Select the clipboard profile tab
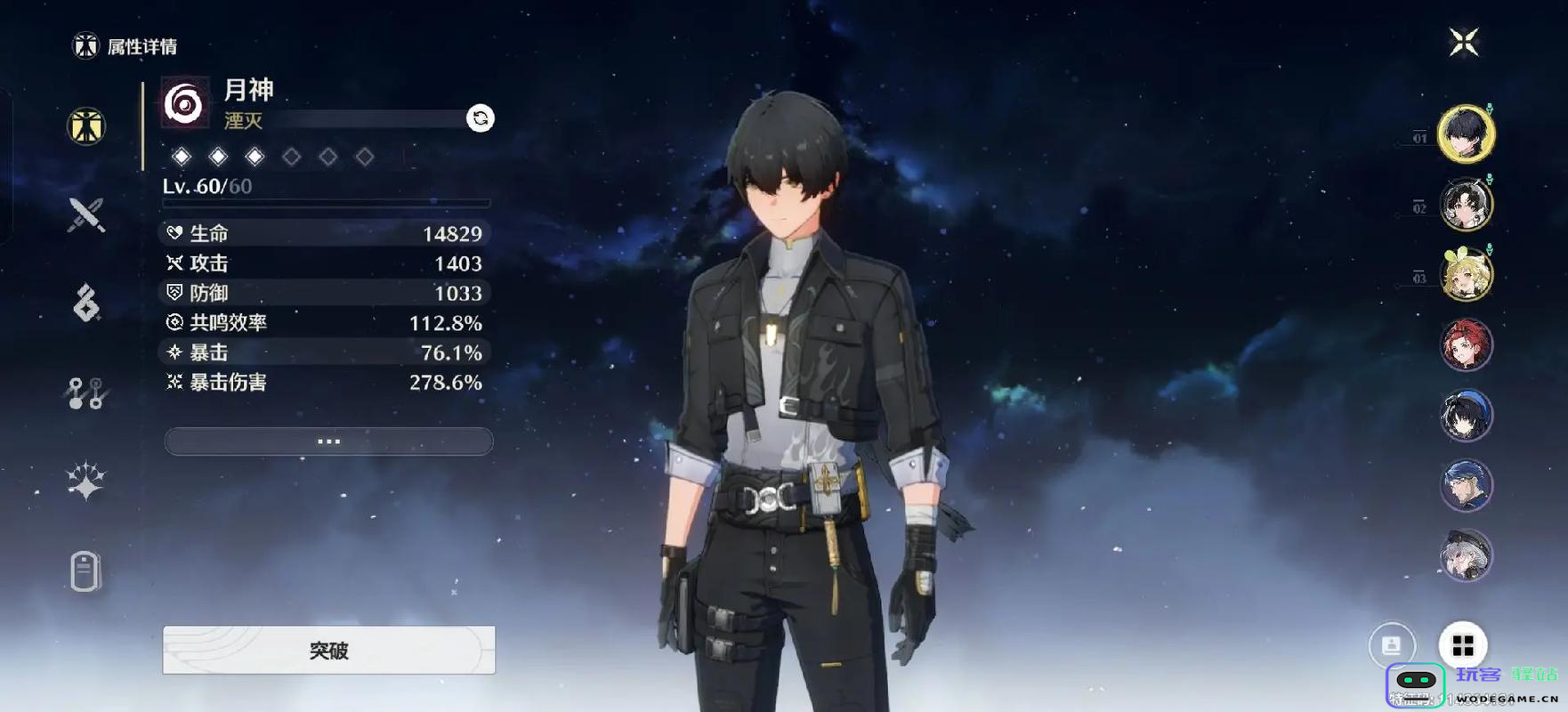1568x712 pixels. [85, 570]
